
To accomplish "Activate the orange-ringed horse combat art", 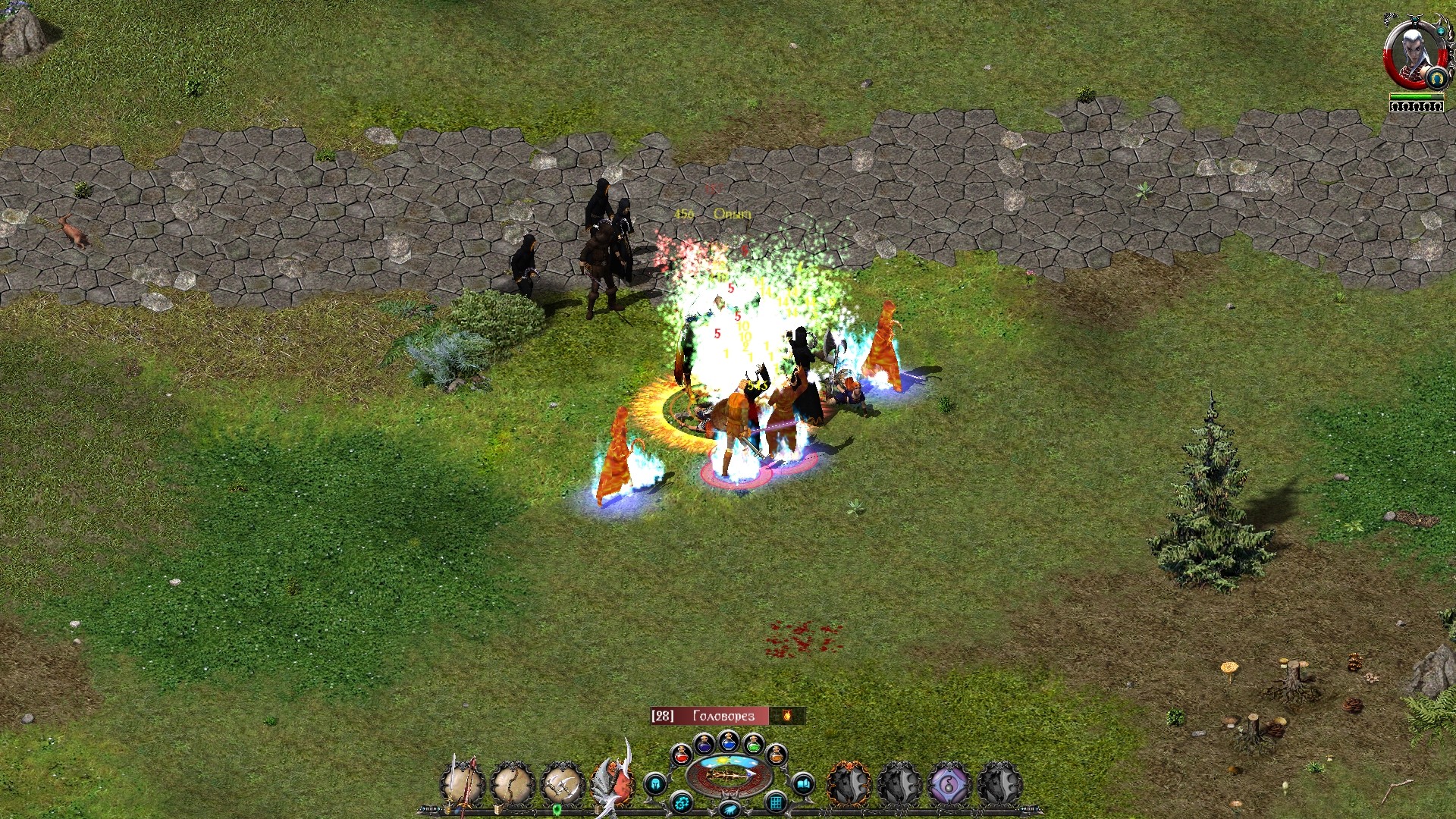I will (849, 783).
